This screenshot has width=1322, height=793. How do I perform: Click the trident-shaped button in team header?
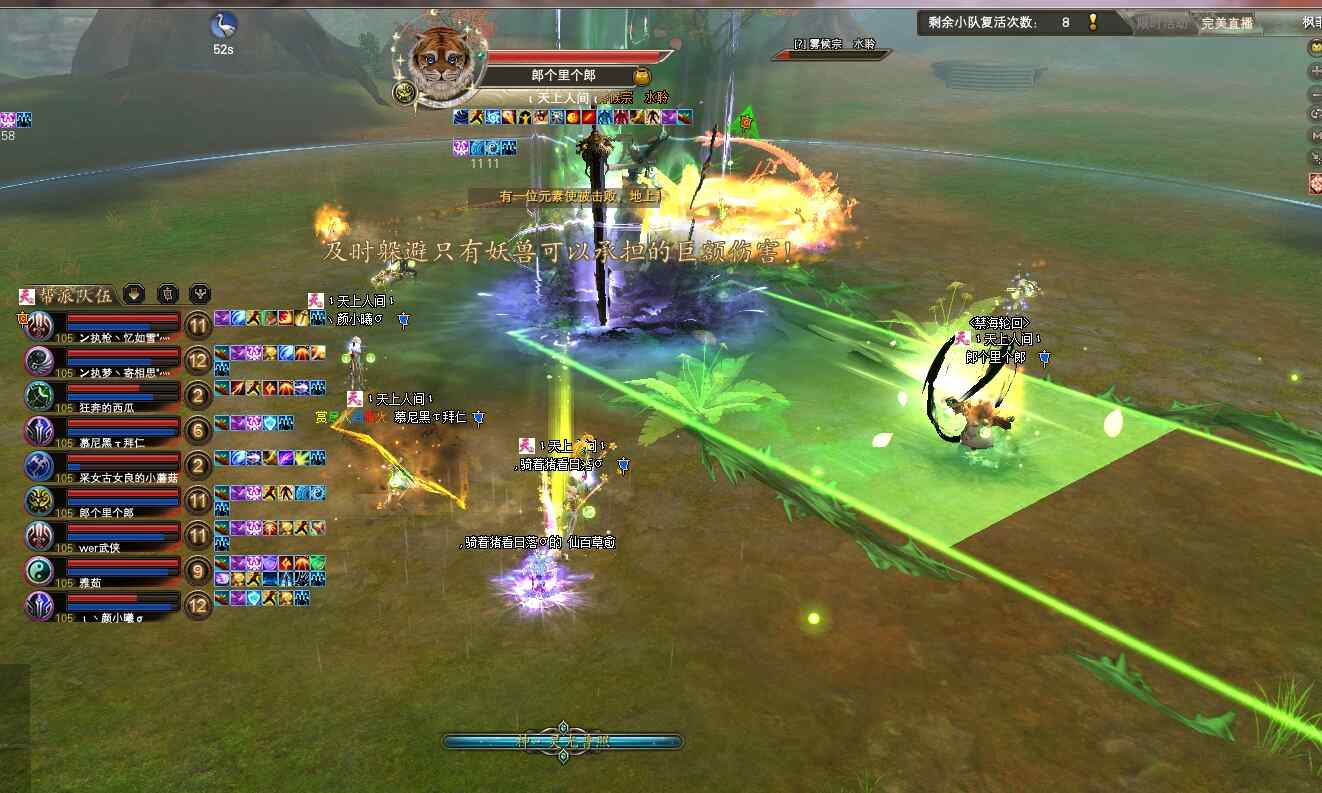(x=200, y=294)
